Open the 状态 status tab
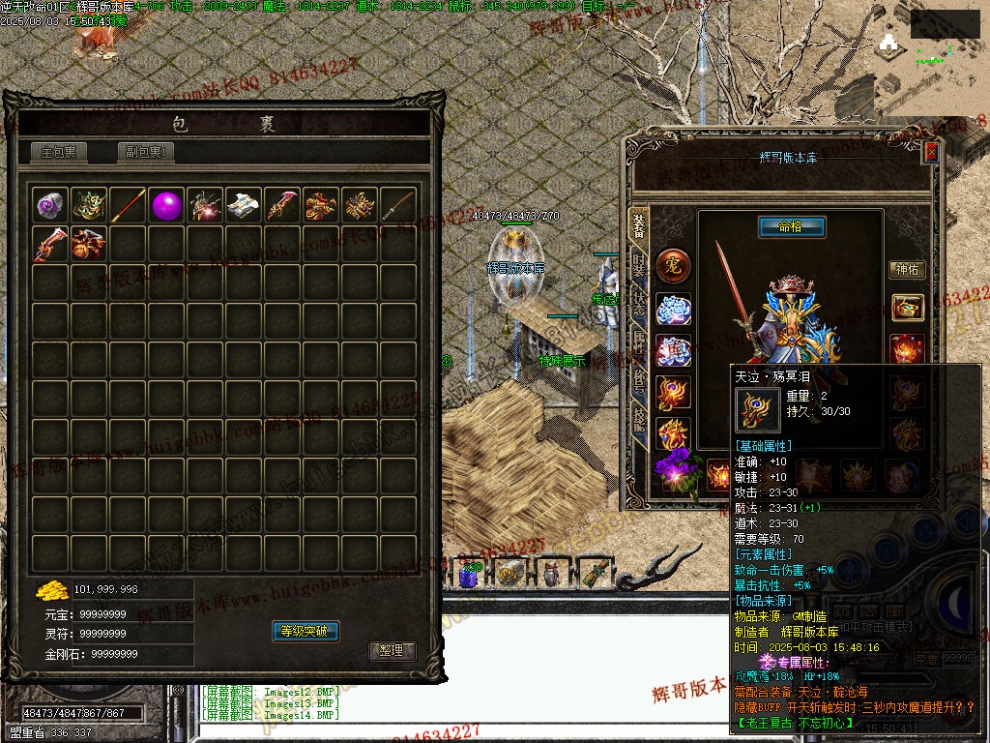990x743 pixels. coord(639,307)
